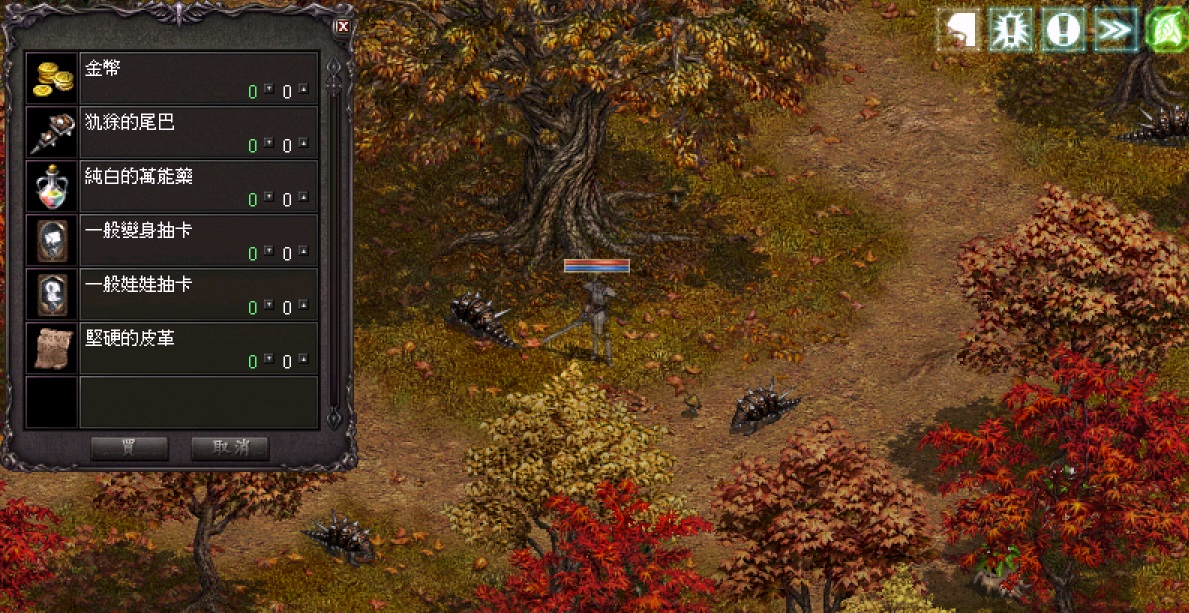Open the starburst exclamation alert icon
The height and width of the screenshot is (613, 1189).
[1011, 30]
